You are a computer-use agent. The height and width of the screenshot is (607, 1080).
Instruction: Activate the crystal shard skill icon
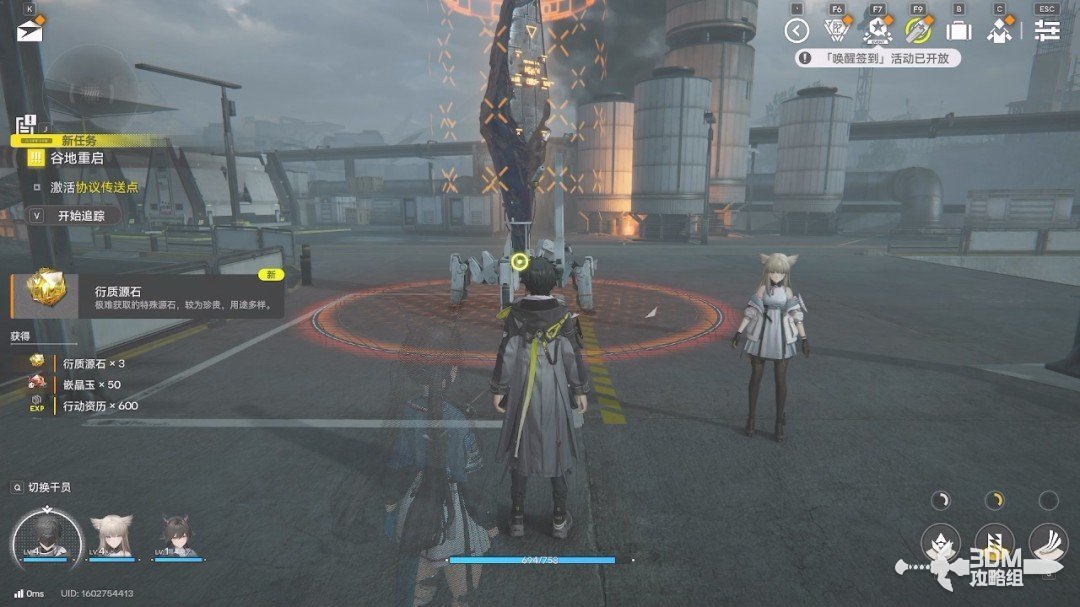point(940,542)
